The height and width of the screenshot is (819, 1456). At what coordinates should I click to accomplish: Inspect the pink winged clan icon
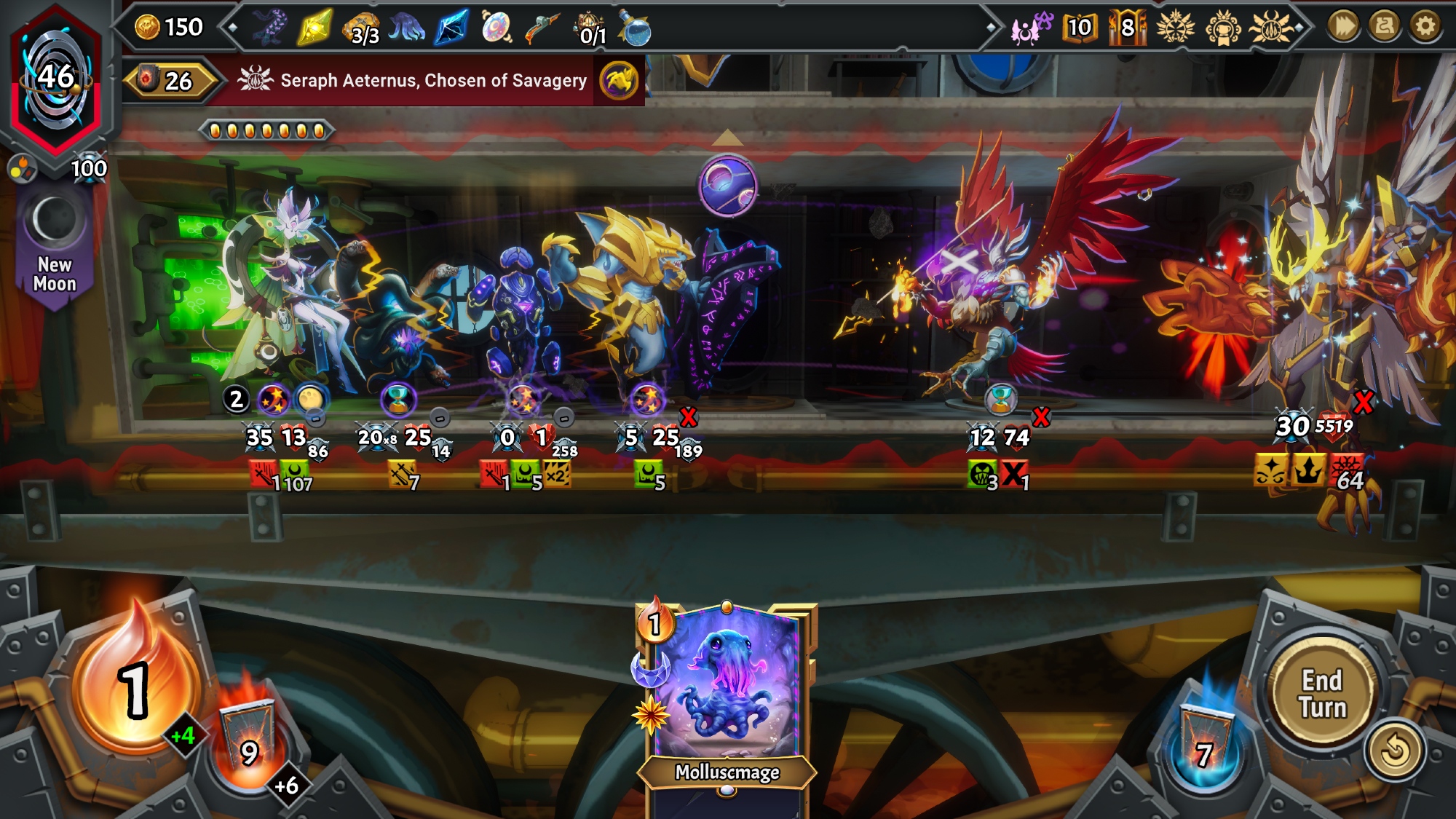[x=1030, y=28]
